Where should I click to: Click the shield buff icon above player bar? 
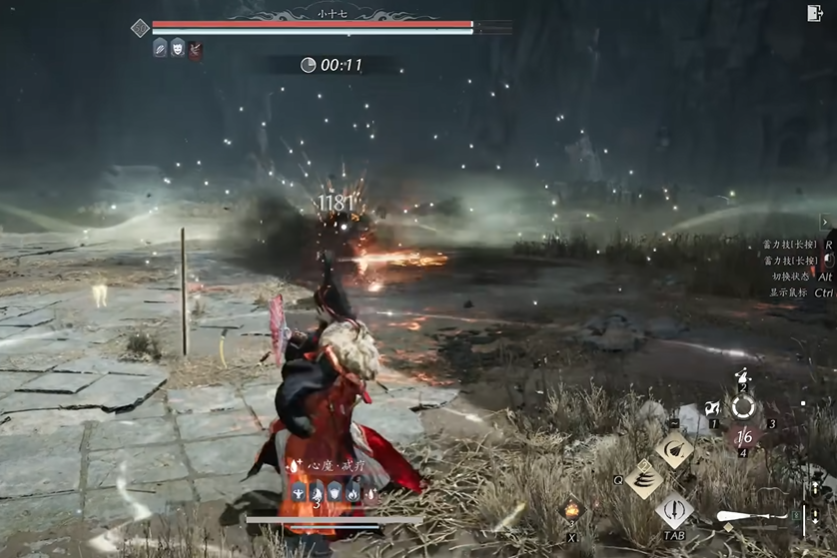(335, 492)
